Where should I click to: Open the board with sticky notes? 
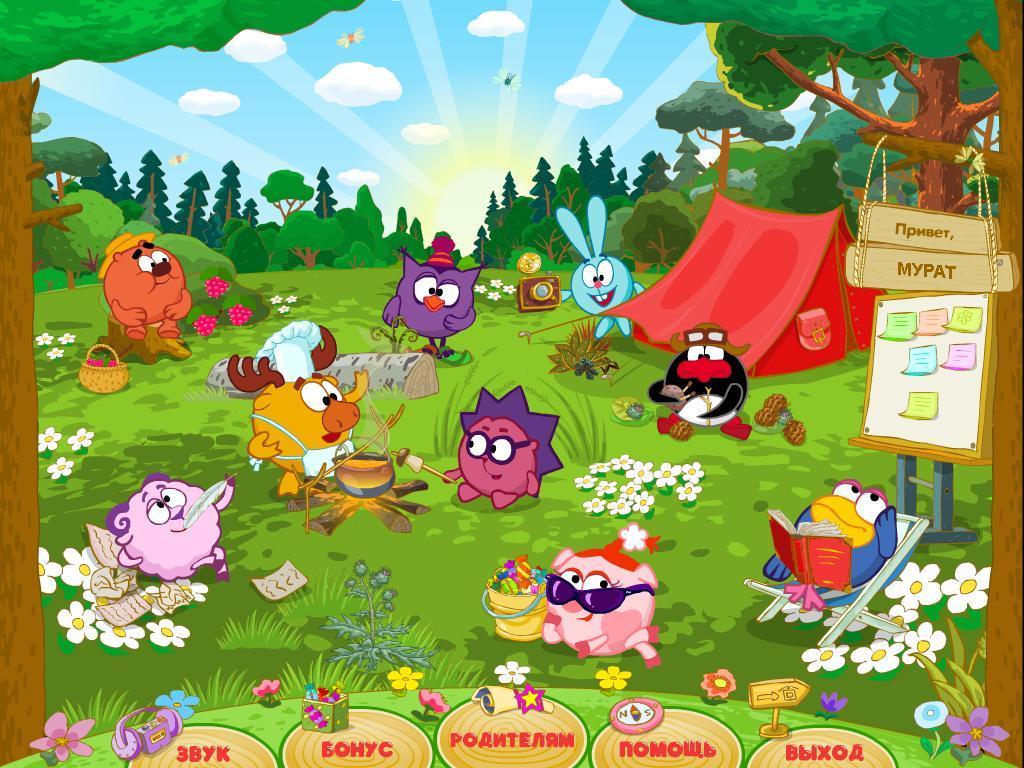pyautogui.click(x=927, y=372)
